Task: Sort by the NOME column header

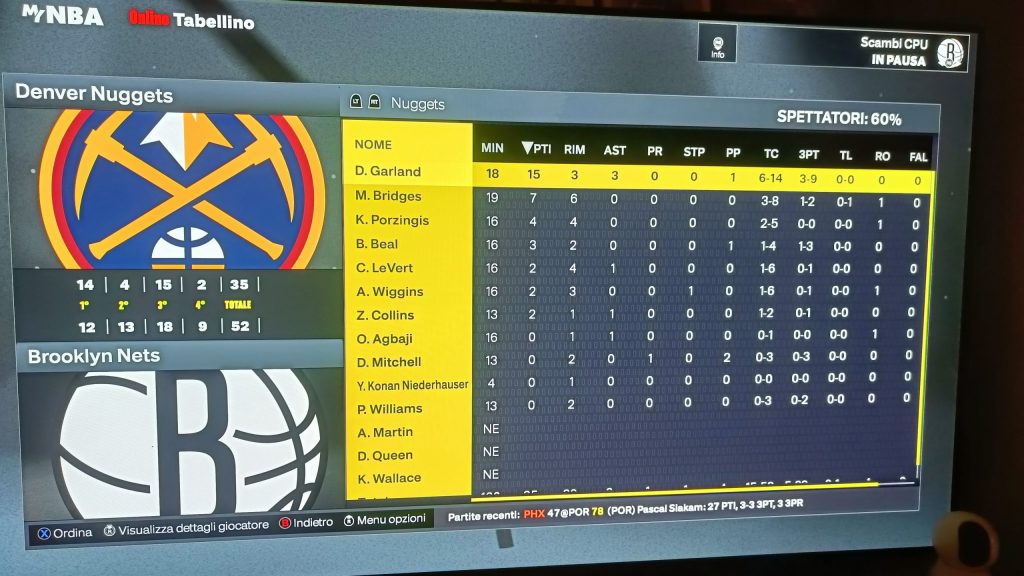Action: tap(373, 144)
